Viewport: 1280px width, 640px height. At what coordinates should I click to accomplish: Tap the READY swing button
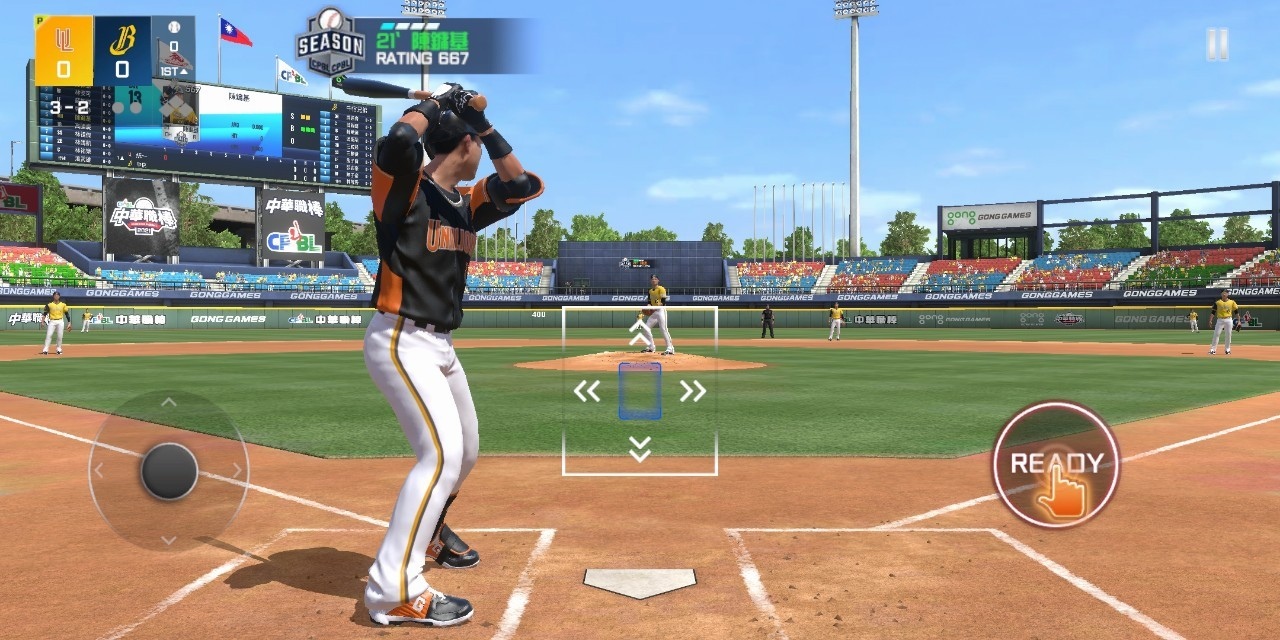point(1055,464)
